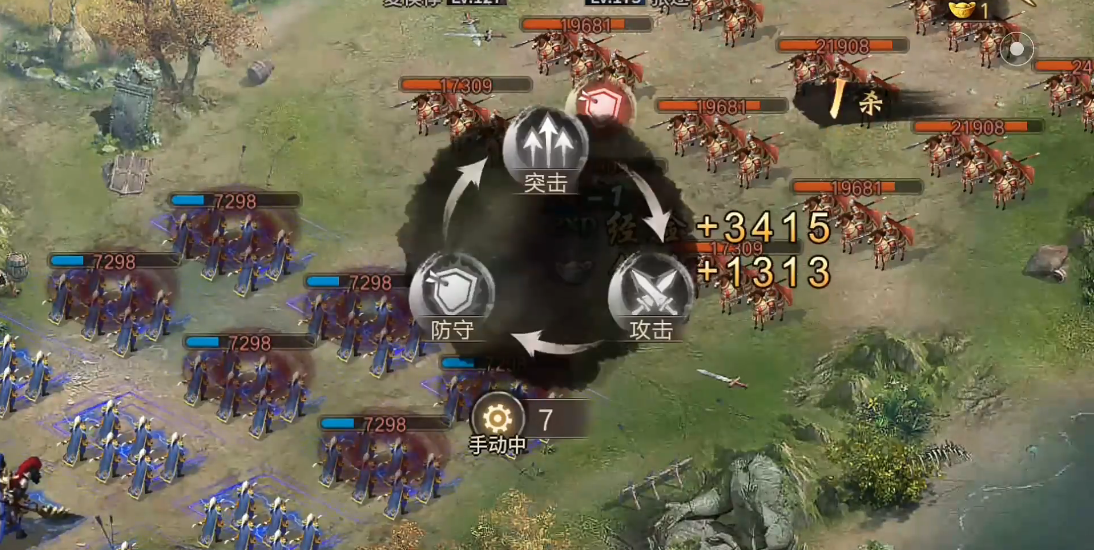This screenshot has width=1094, height=550.
Task: Choose the 突击 charge tactic
Action: (x=545, y=148)
